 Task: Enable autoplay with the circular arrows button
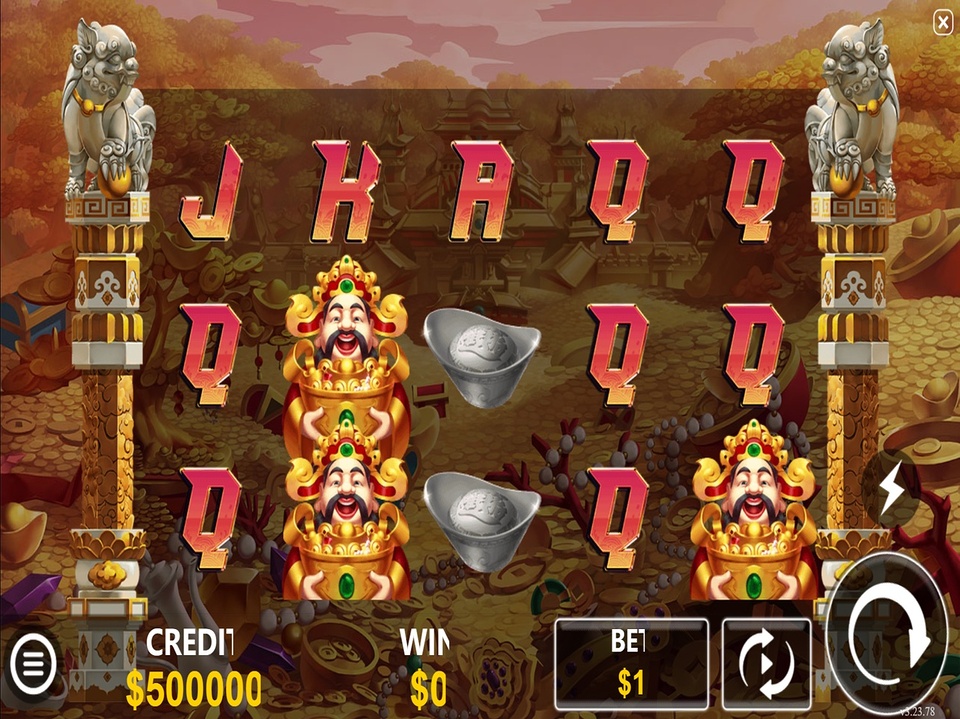click(766, 663)
